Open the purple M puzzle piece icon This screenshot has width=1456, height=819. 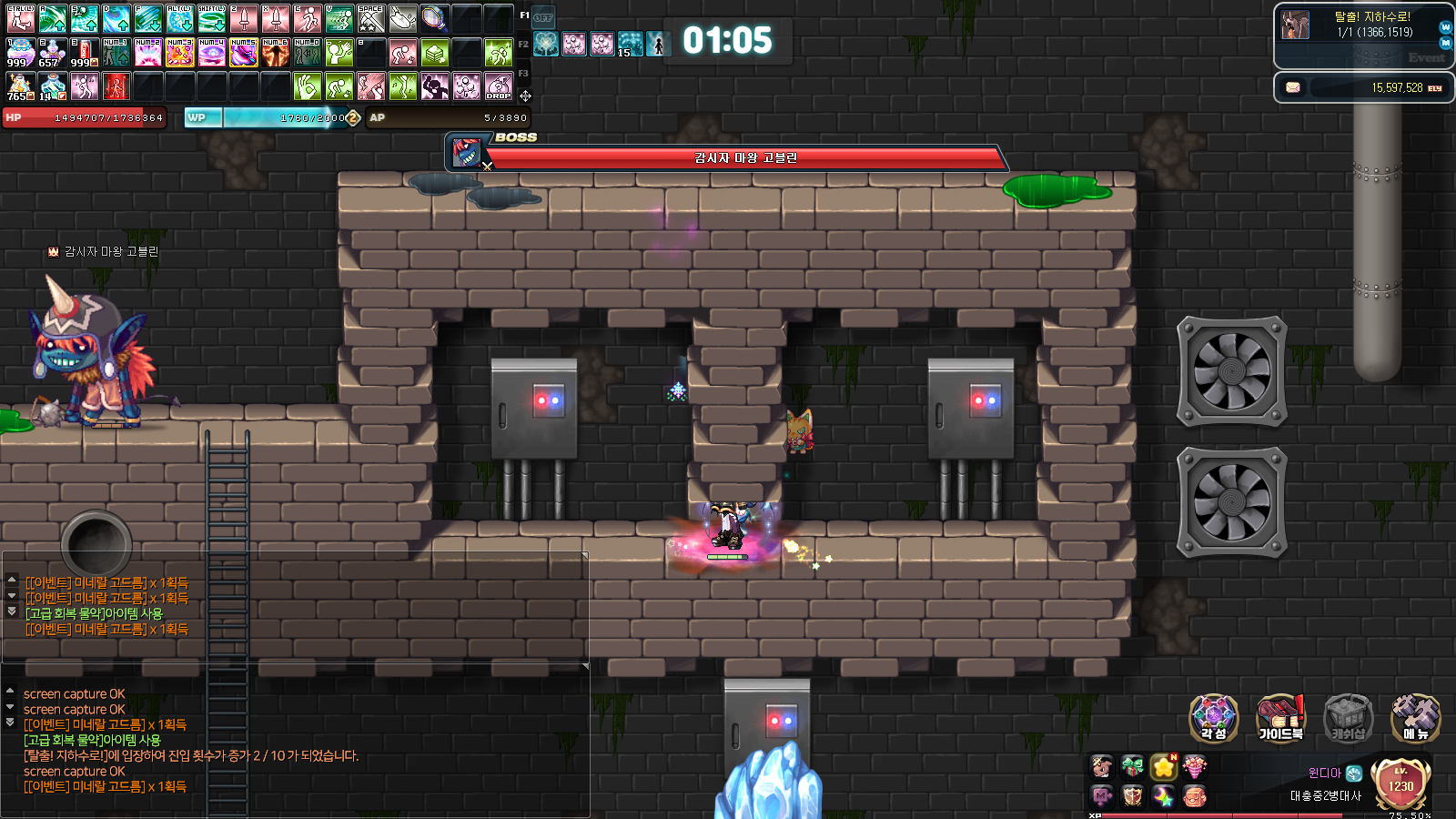1102,796
